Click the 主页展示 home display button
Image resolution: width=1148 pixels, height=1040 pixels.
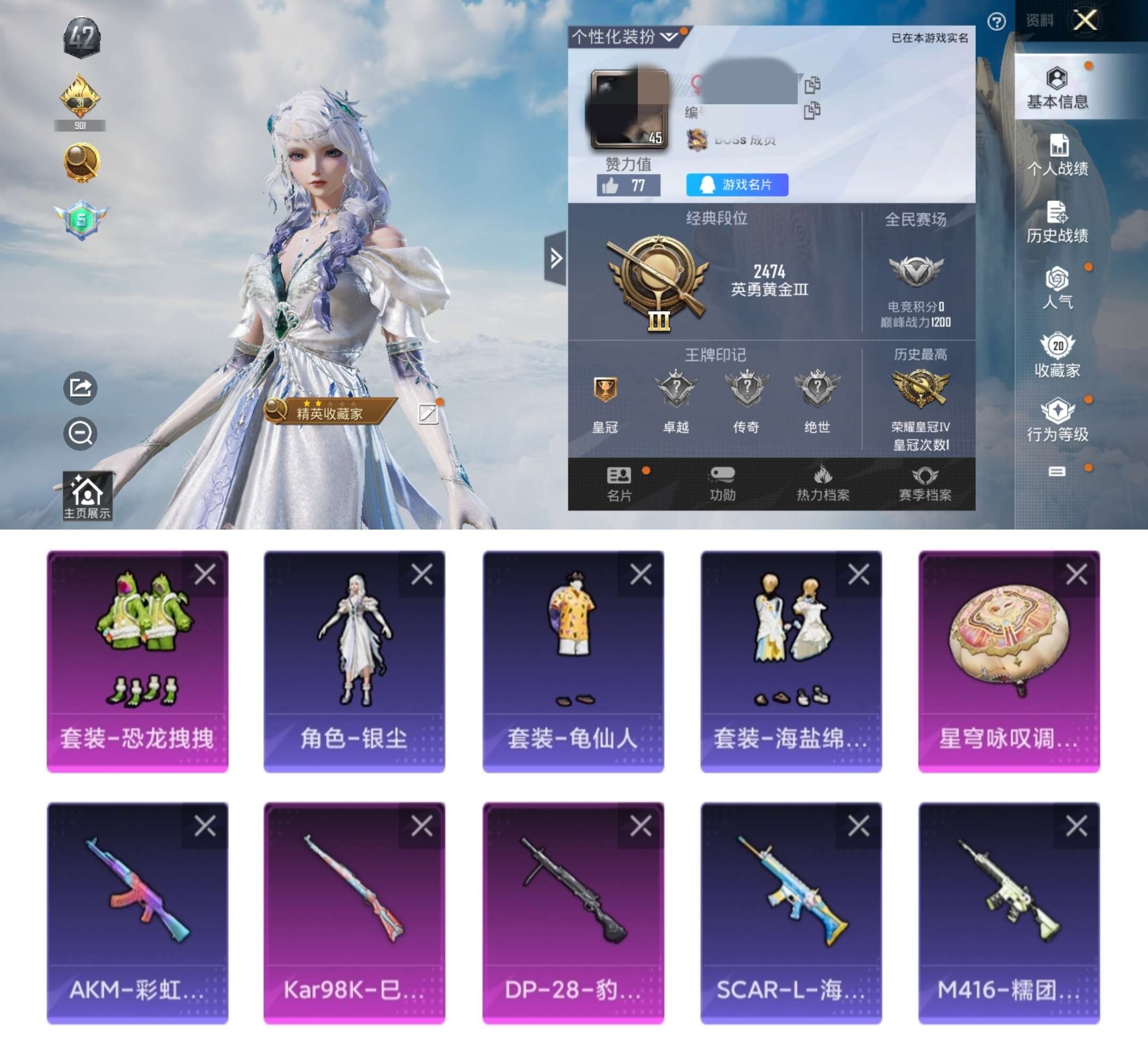pos(87,496)
